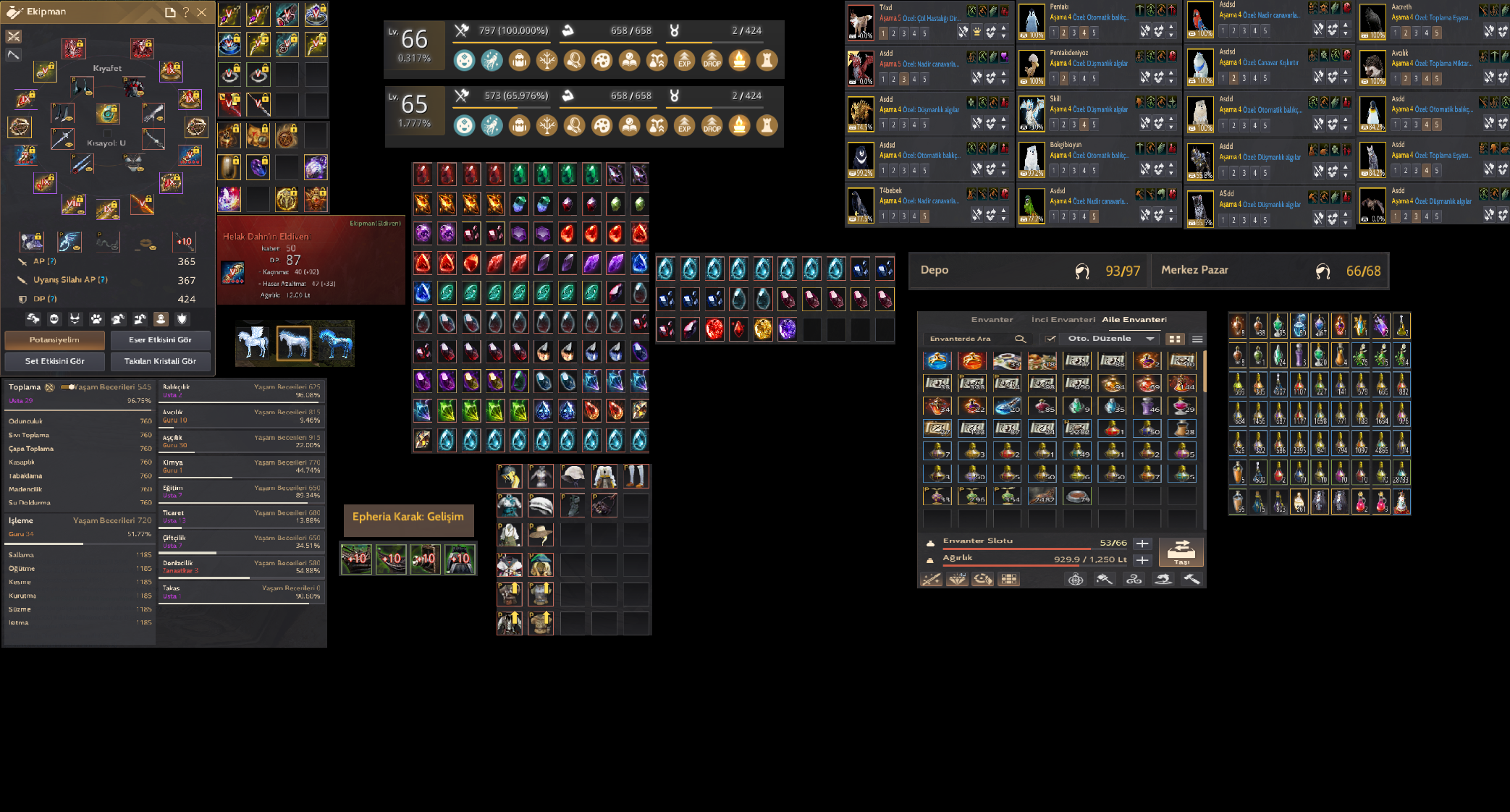1510x812 pixels.
Task: Open the fish exchange icon in inventory toolbar
Action: tap(1164, 580)
